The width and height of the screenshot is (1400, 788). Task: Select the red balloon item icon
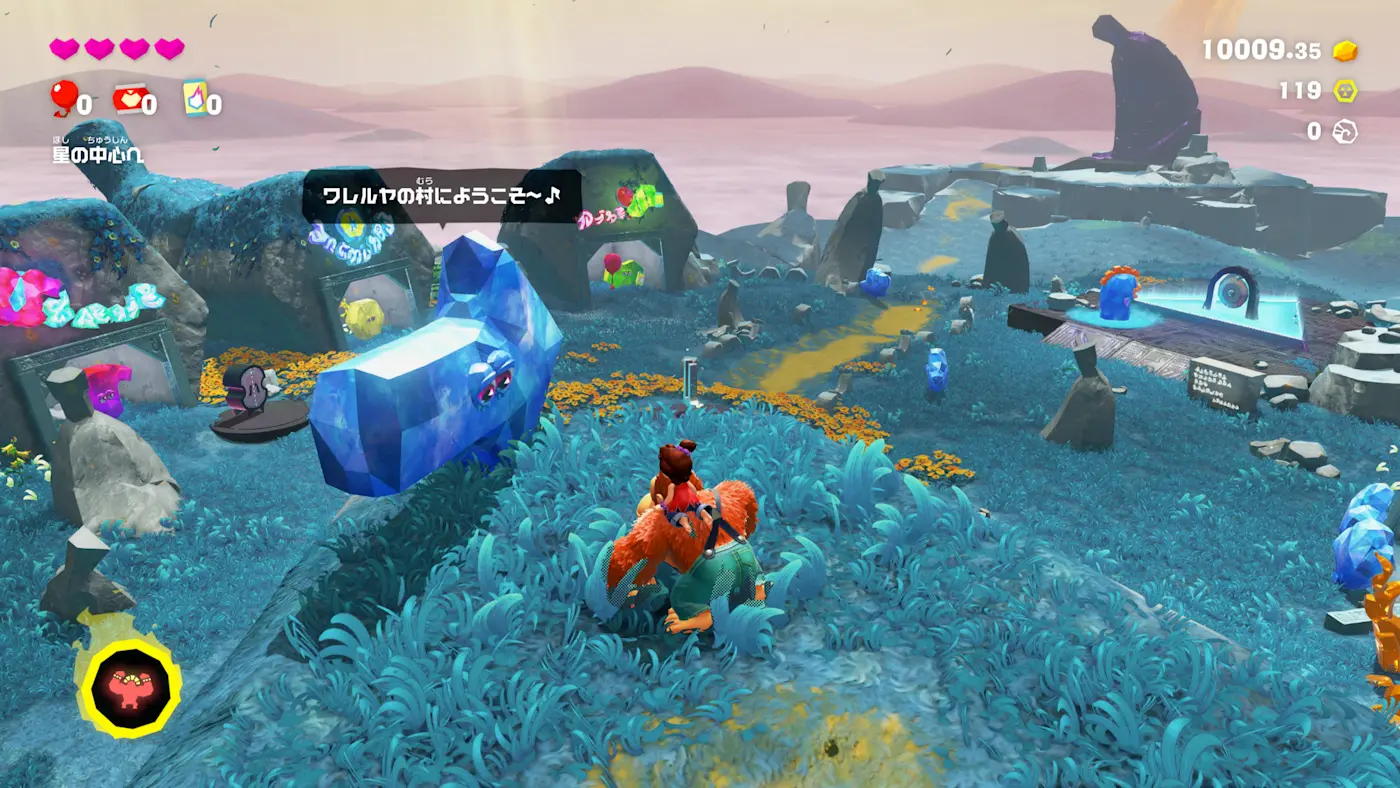pyautogui.click(x=64, y=98)
